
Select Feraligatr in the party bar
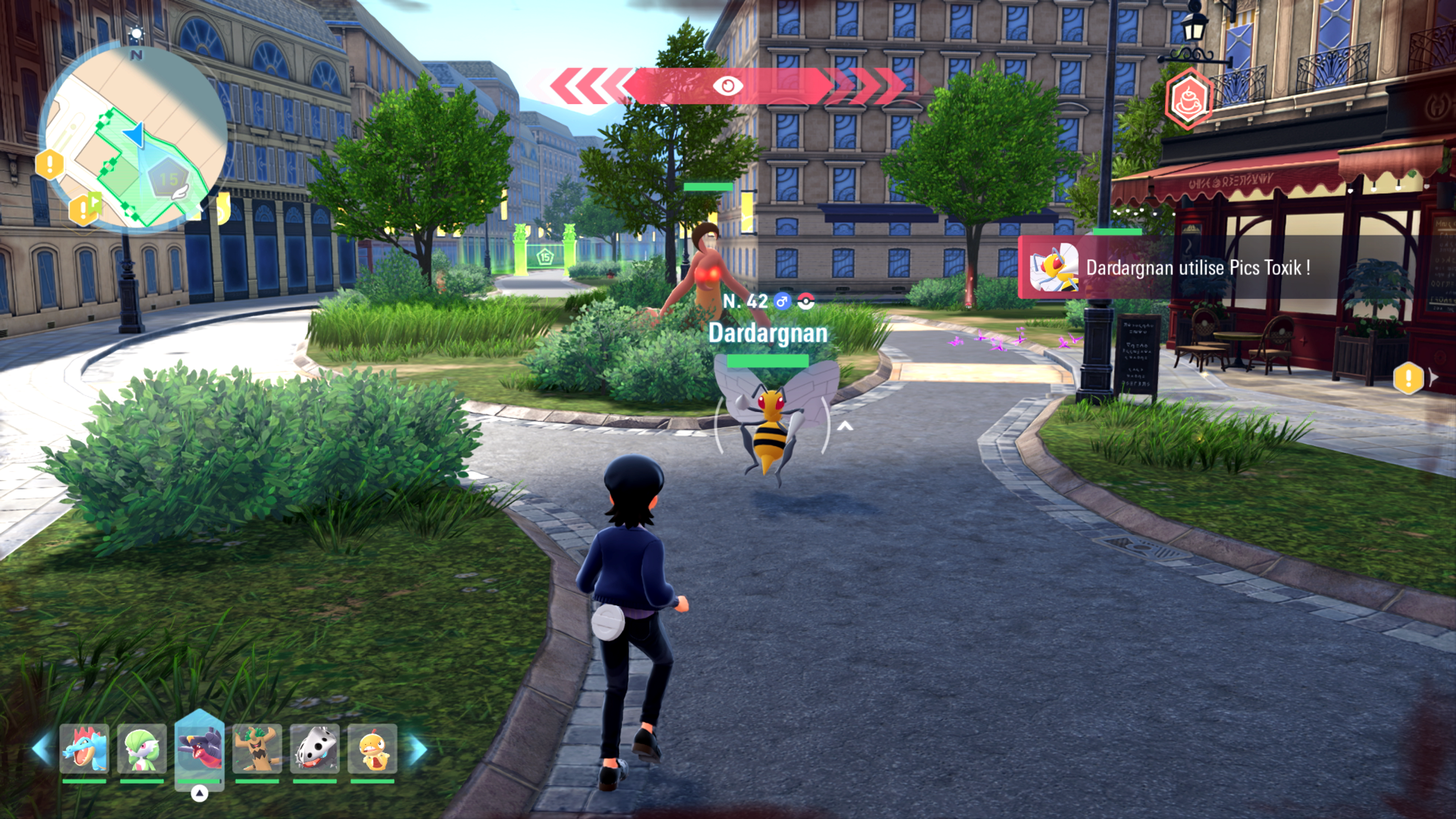(x=84, y=749)
